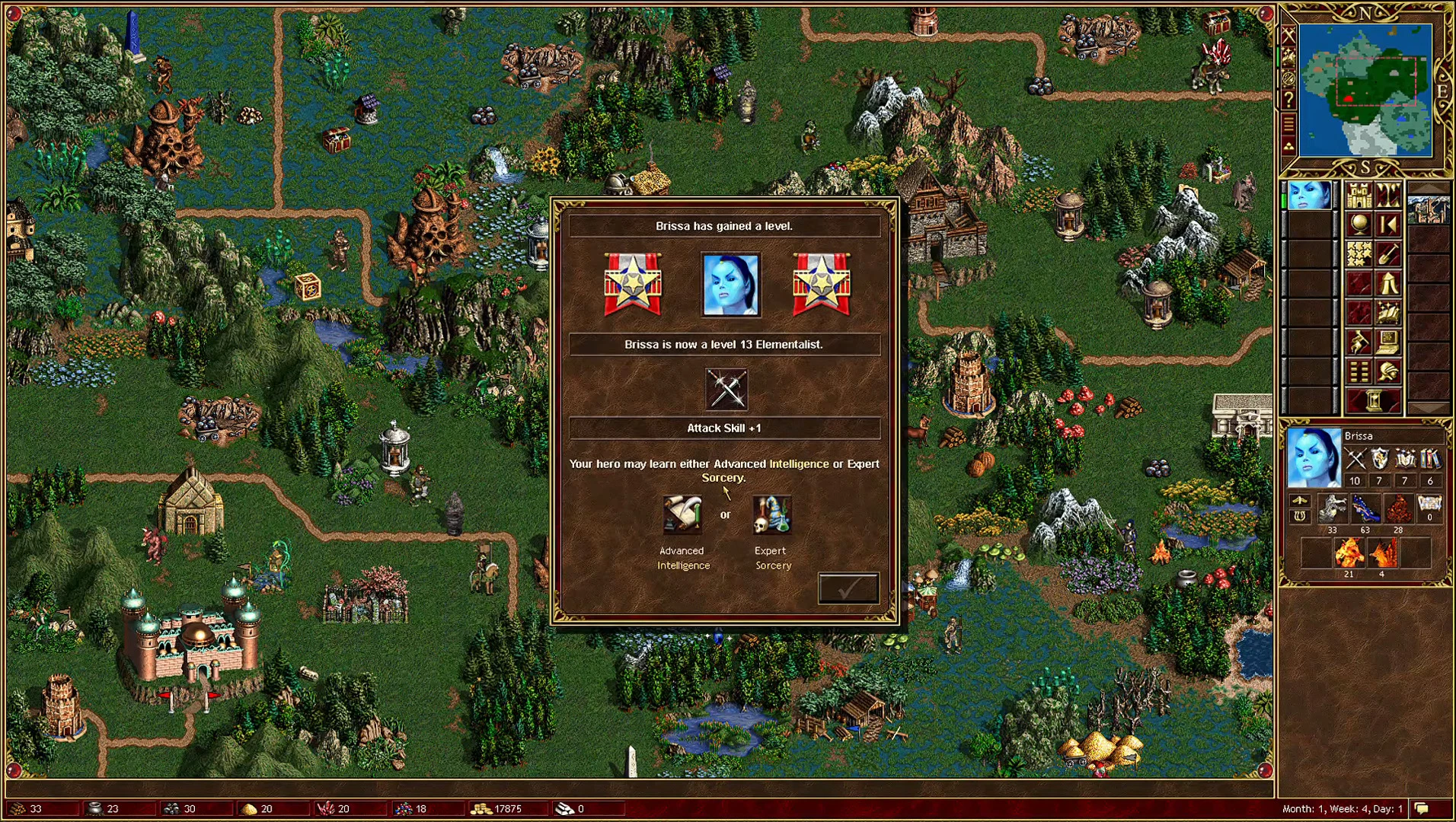Confirm the level-up with the checkmark button
Screen dimensions: 1456x822
[x=848, y=586]
